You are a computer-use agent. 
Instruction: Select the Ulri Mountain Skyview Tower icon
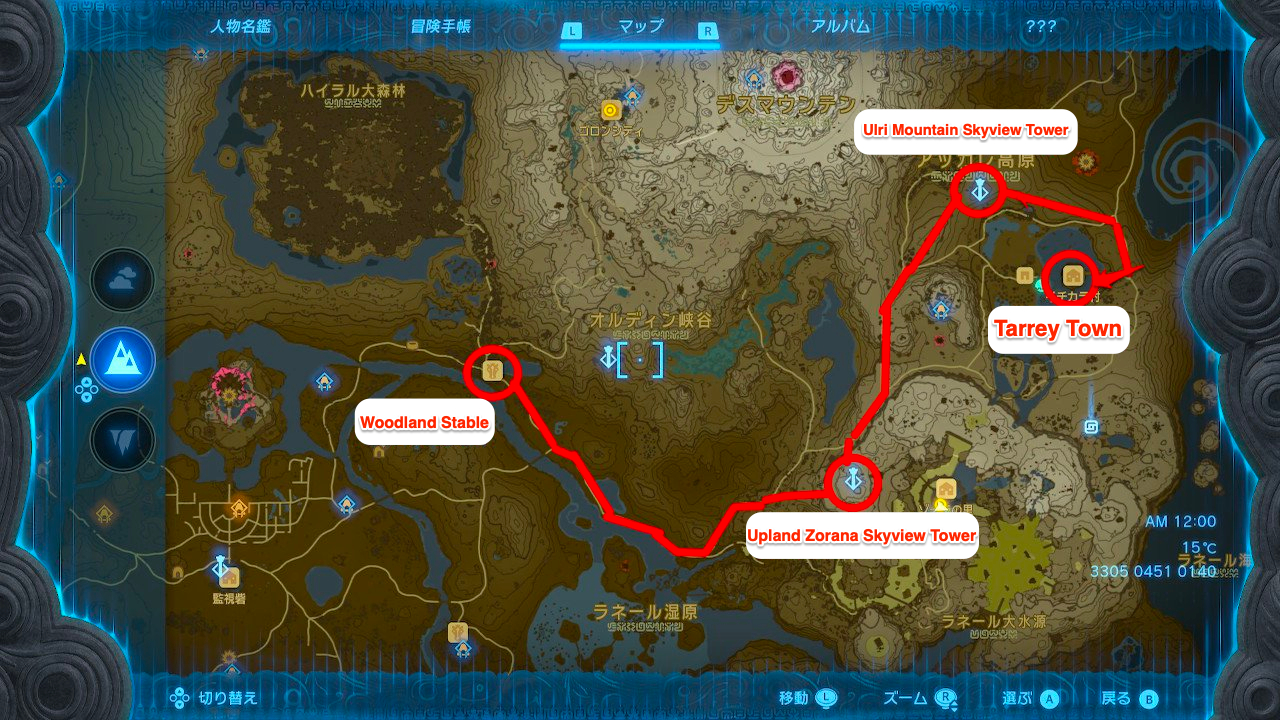point(978,191)
